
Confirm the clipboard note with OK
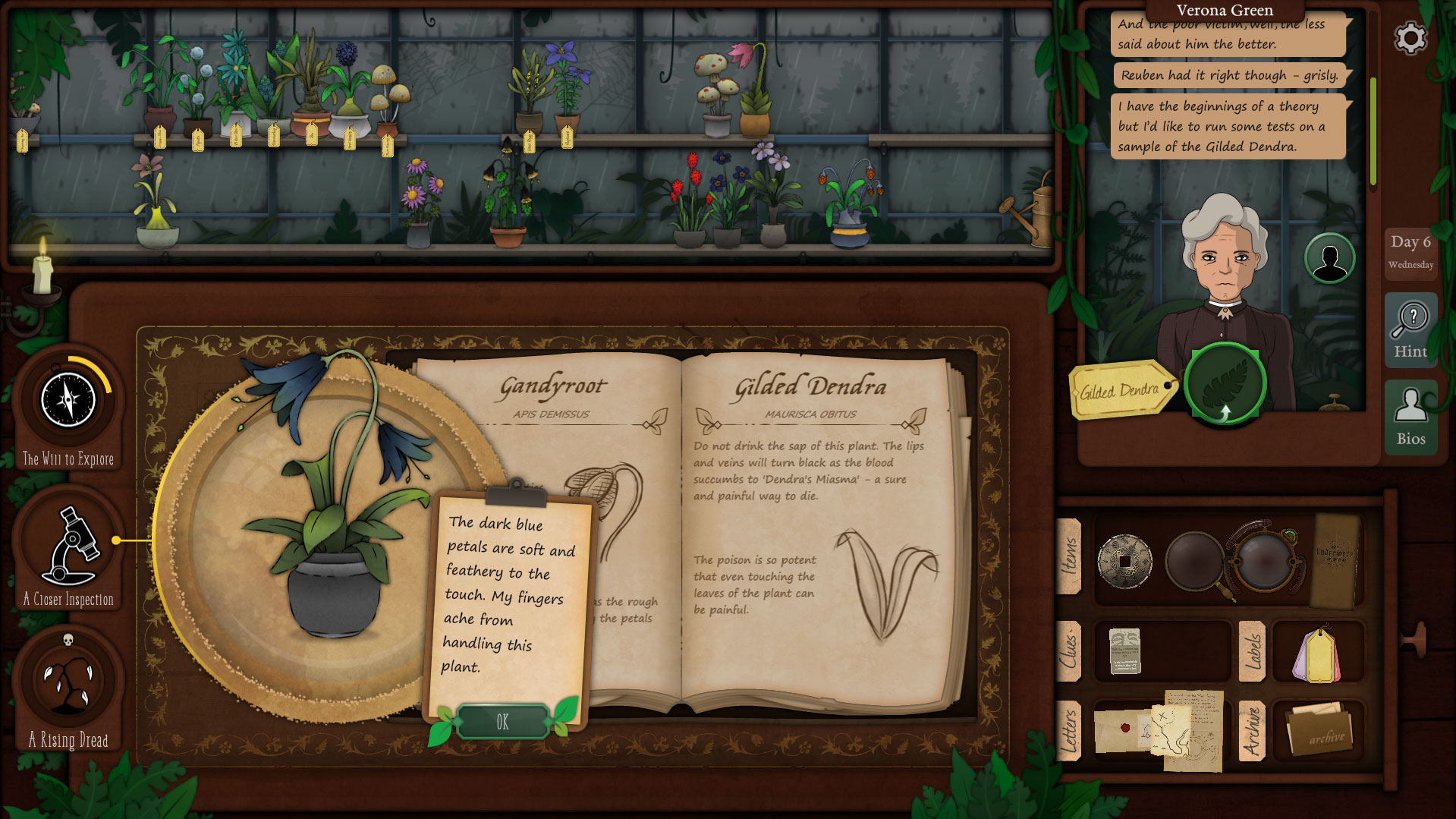click(502, 722)
